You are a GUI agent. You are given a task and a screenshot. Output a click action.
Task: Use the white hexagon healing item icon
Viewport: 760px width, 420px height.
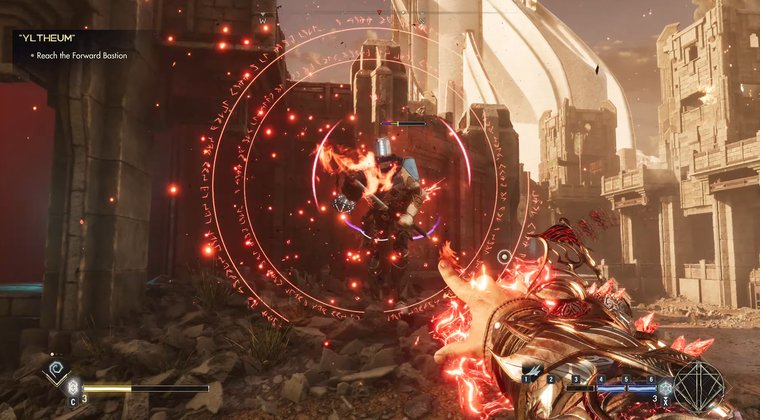(72, 388)
